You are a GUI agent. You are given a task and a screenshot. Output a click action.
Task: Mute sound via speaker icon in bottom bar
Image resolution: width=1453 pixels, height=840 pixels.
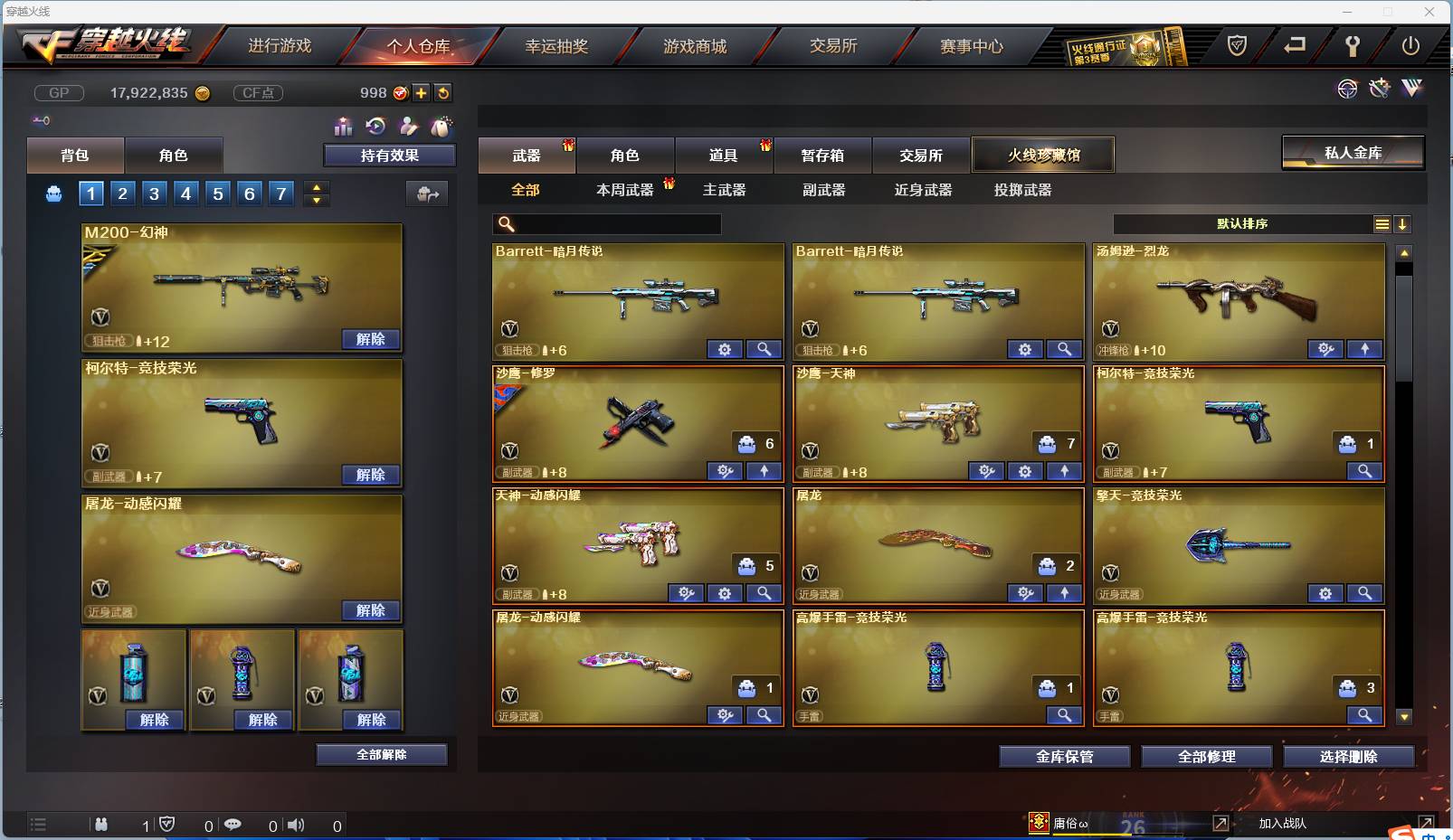point(295,825)
